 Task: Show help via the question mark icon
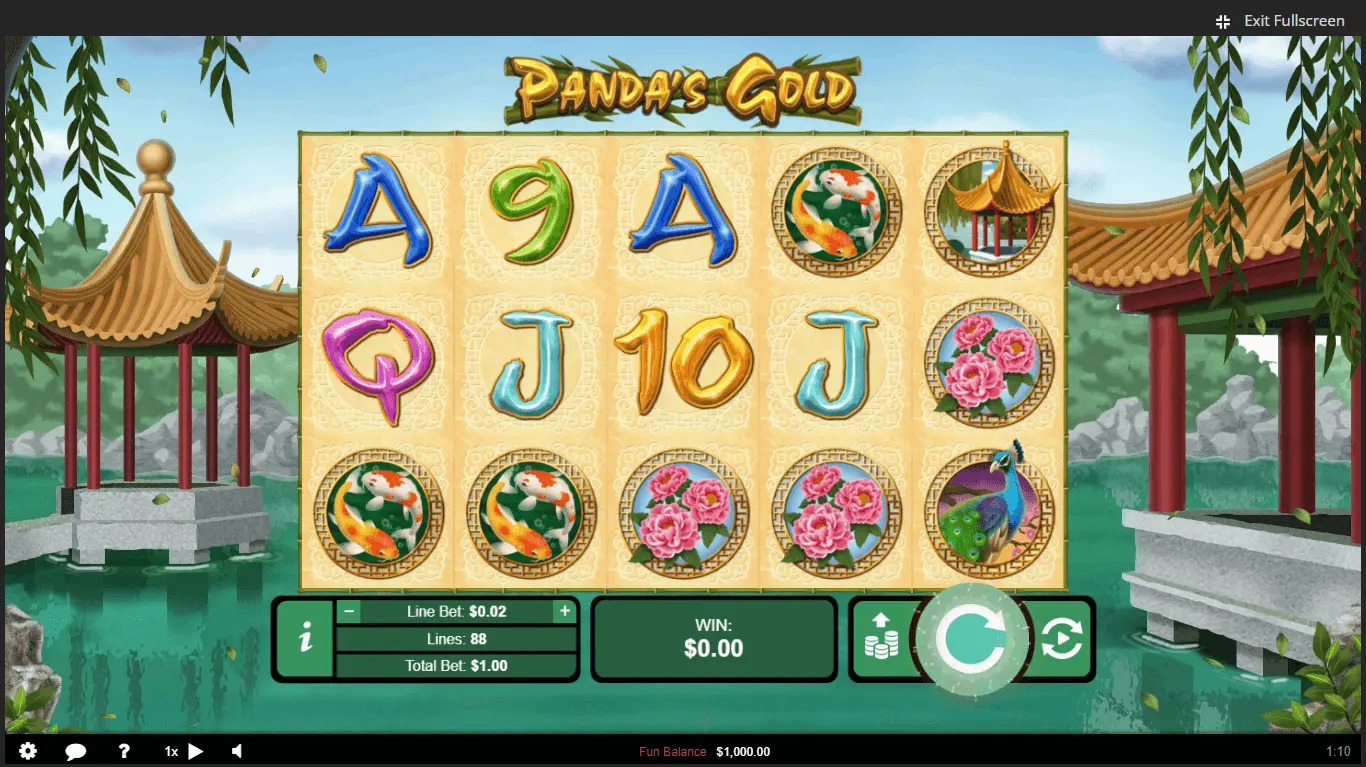(x=124, y=751)
